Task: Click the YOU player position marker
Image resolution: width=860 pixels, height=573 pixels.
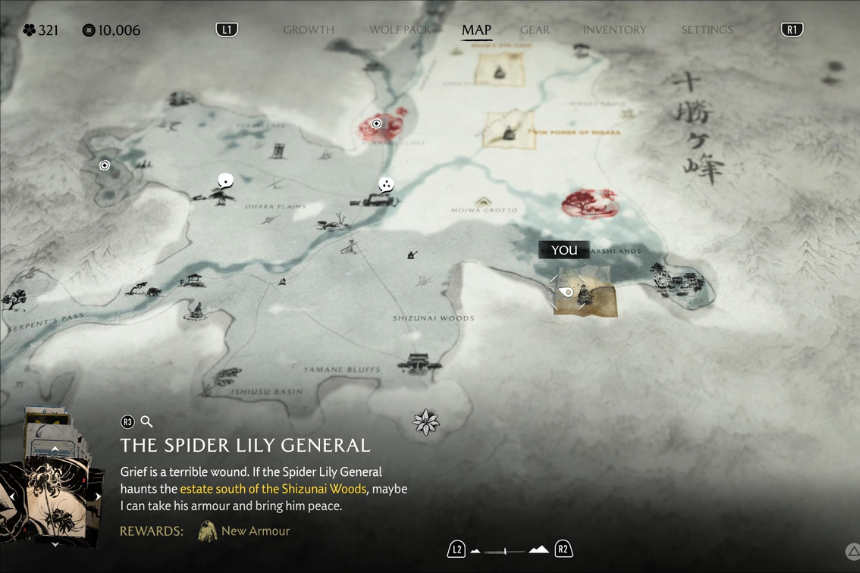Action: click(x=564, y=251)
